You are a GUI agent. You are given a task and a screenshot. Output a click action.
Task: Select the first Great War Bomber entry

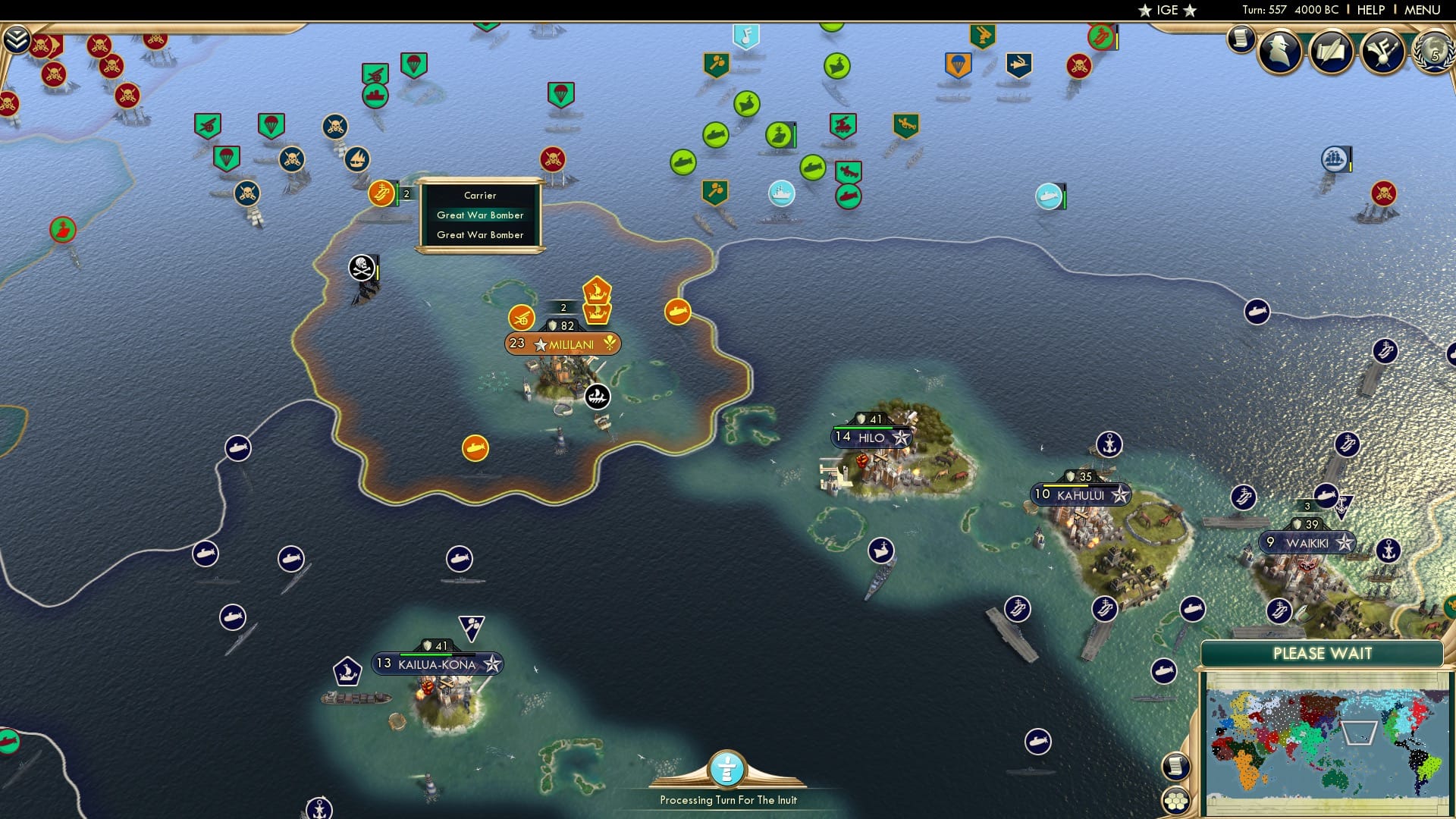tap(479, 215)
